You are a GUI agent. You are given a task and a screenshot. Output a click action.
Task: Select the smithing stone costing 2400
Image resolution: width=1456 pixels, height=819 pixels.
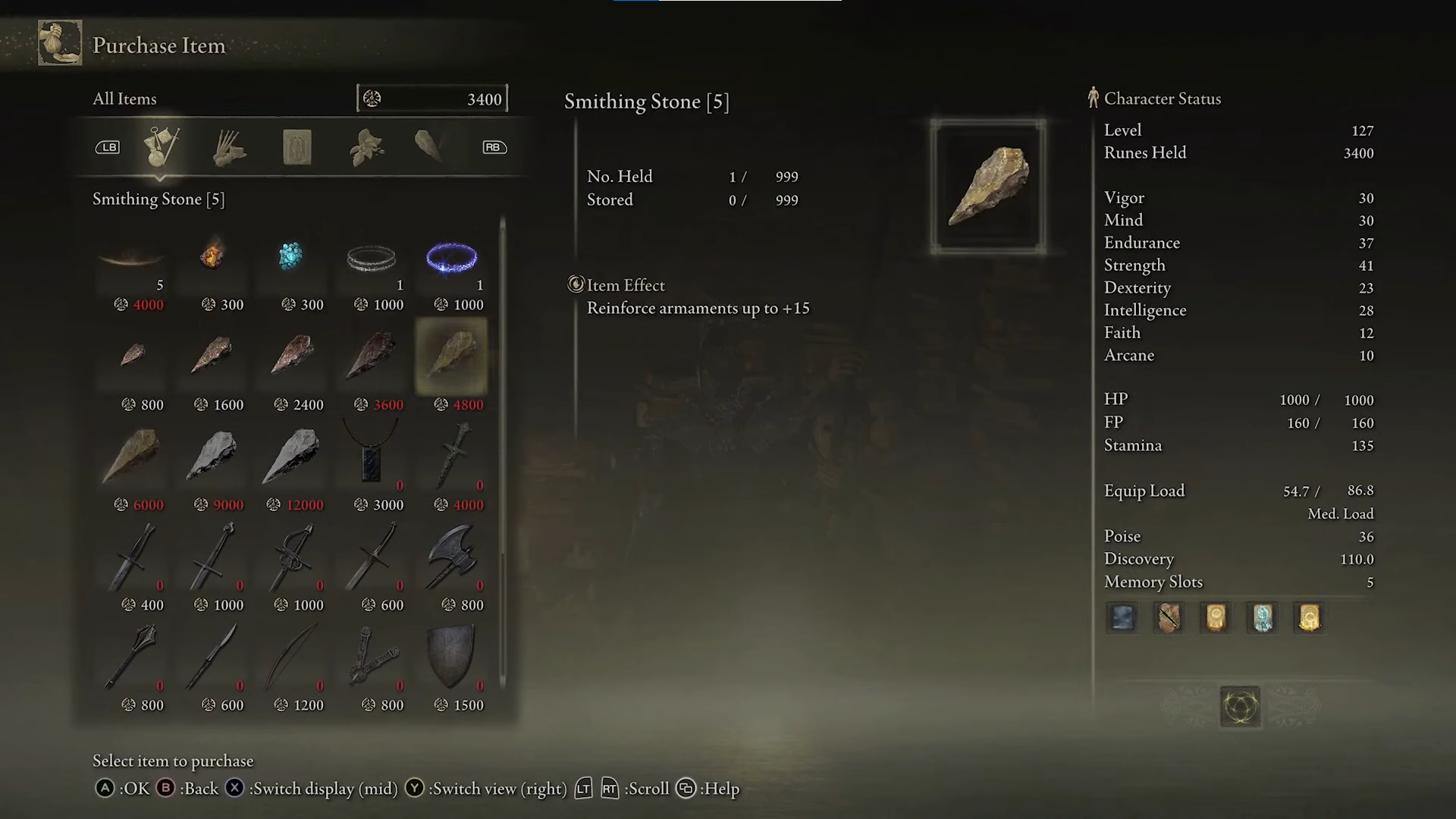pos(293,355)
